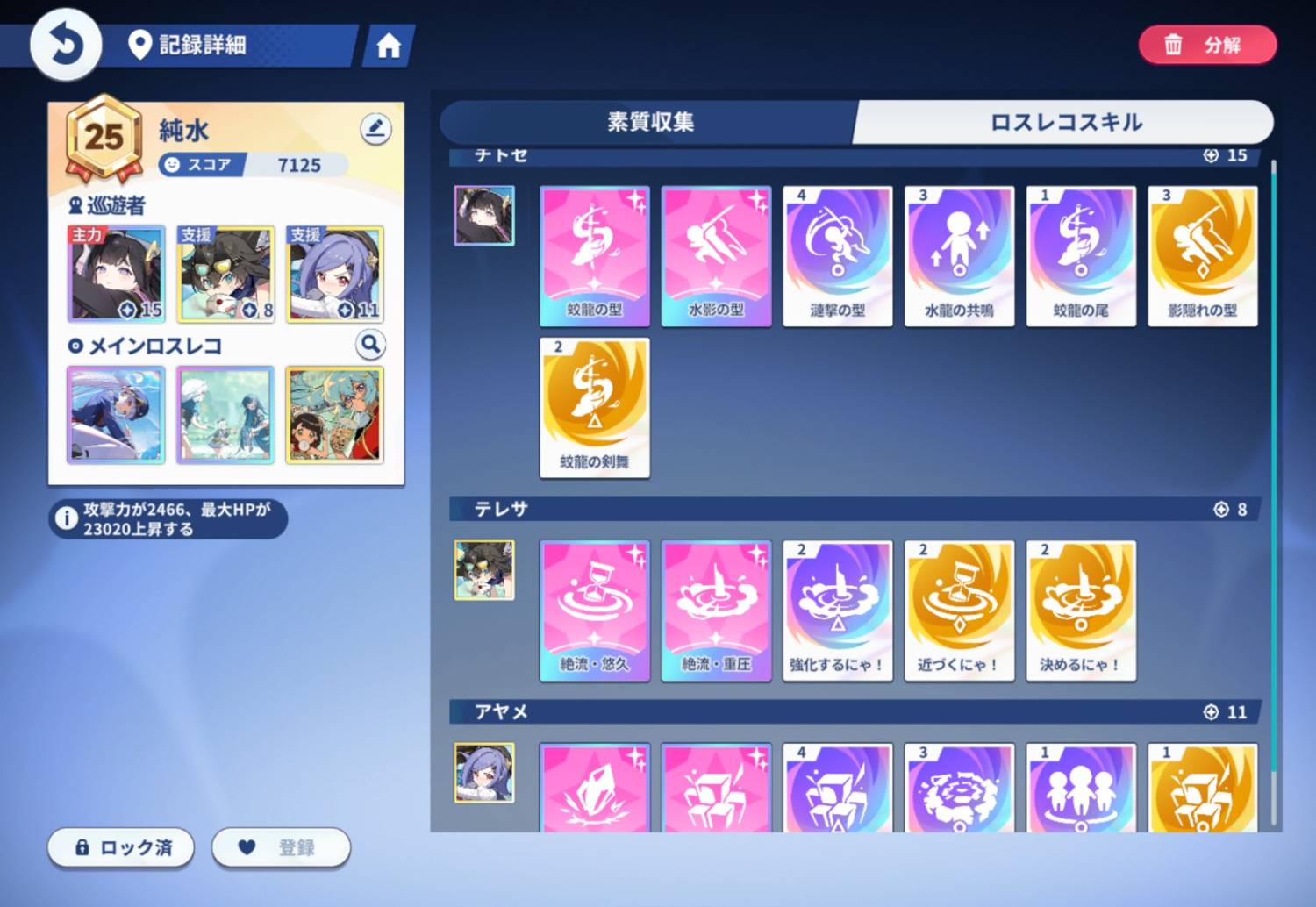Toggle the ロック済 lock state
Image resolution: width=1316 pixels, height=907 pixels.
click(x=120, y=847)
